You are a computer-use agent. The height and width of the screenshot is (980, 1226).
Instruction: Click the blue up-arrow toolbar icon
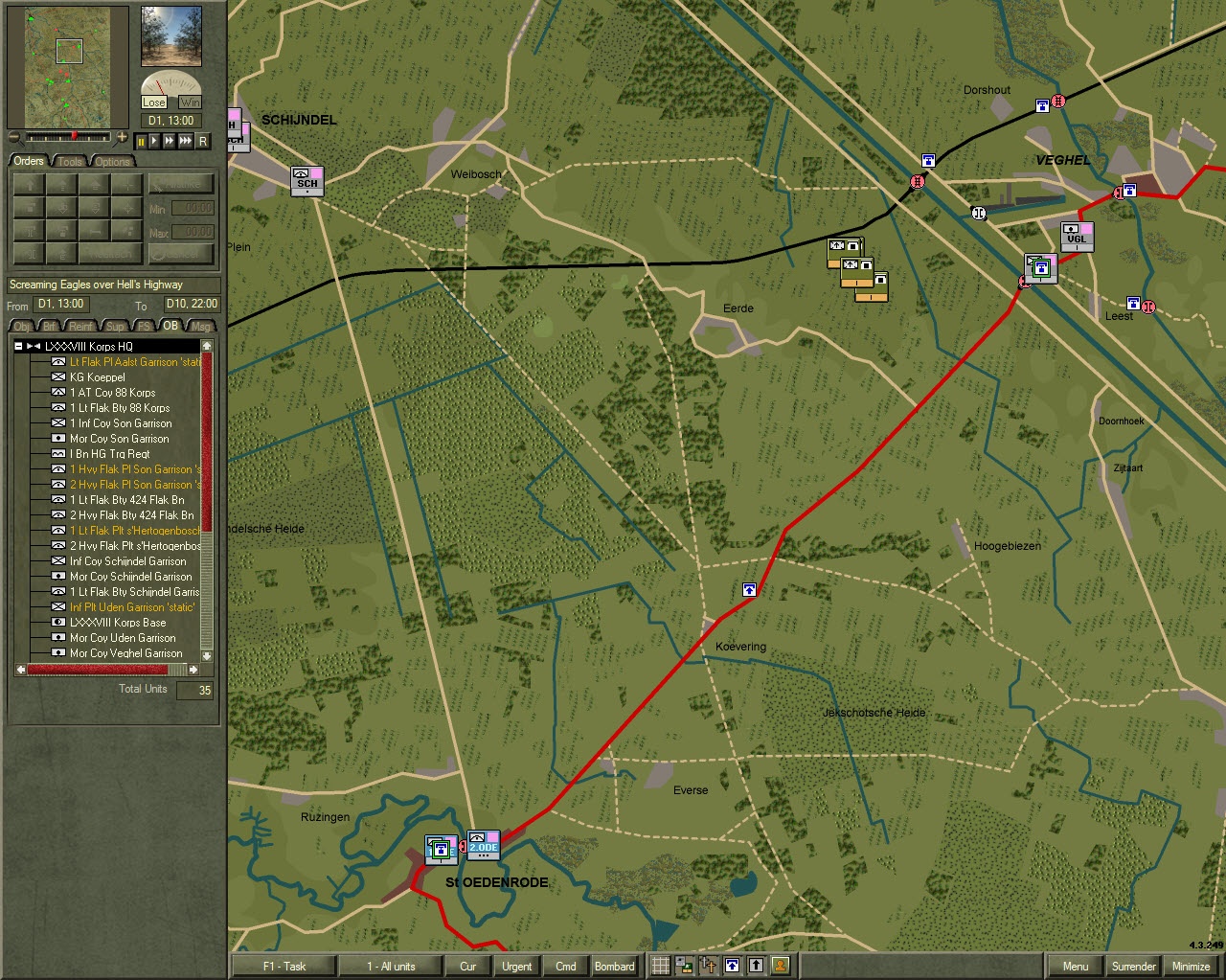point(731,966)
